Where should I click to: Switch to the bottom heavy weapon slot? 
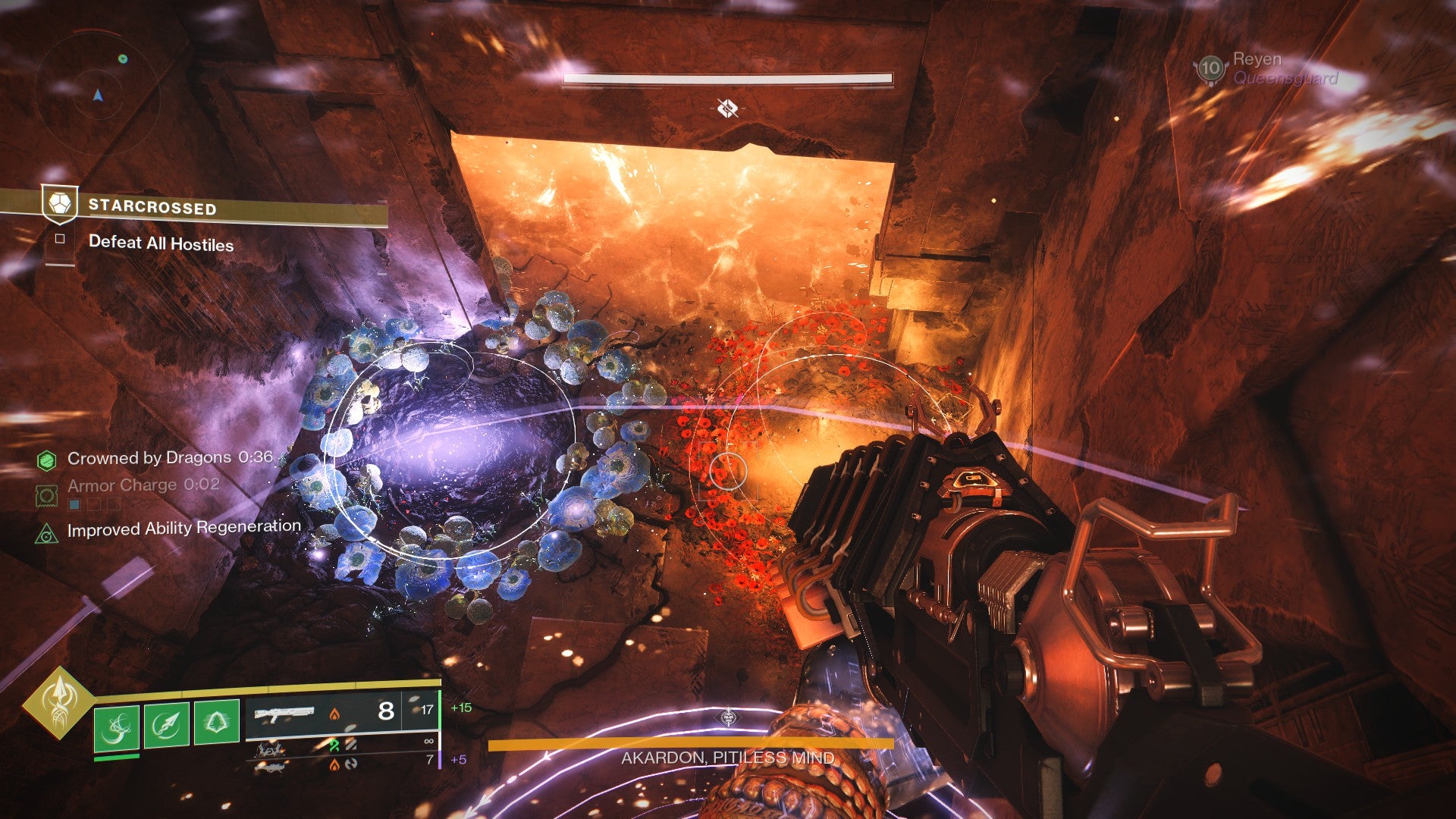click(x=270, y=767)
